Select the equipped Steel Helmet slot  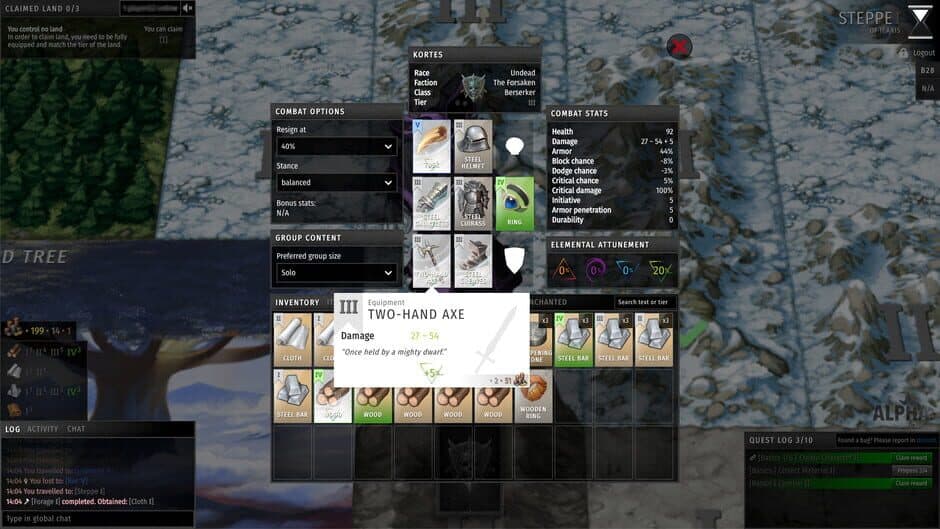pyautogui.click(x=474, y=146)
